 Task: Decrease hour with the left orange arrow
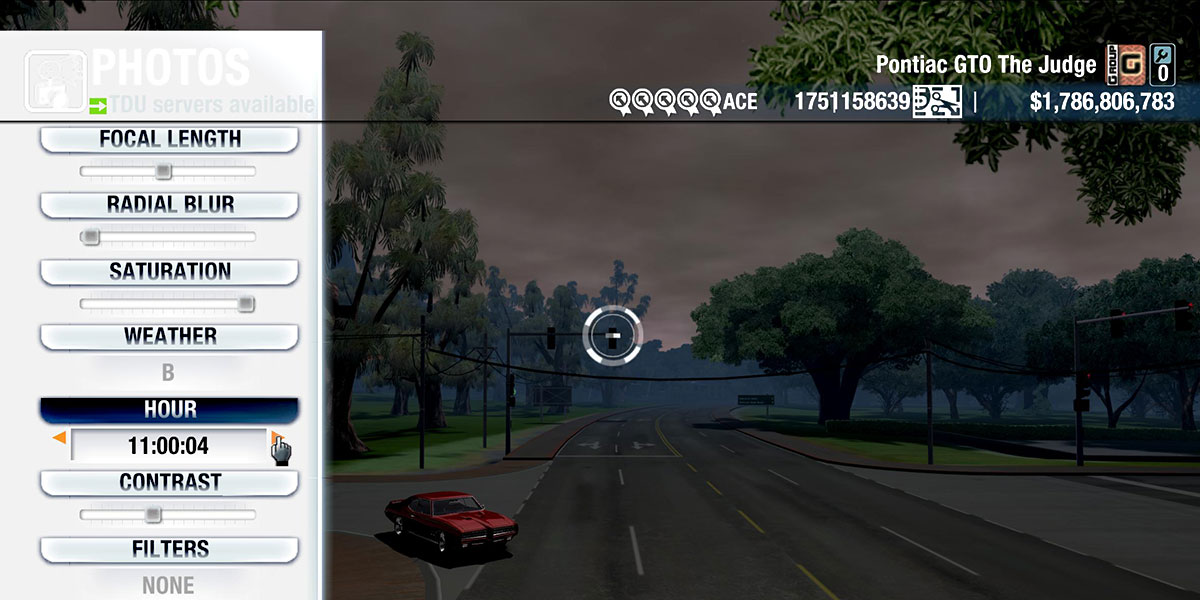[60, 438]
